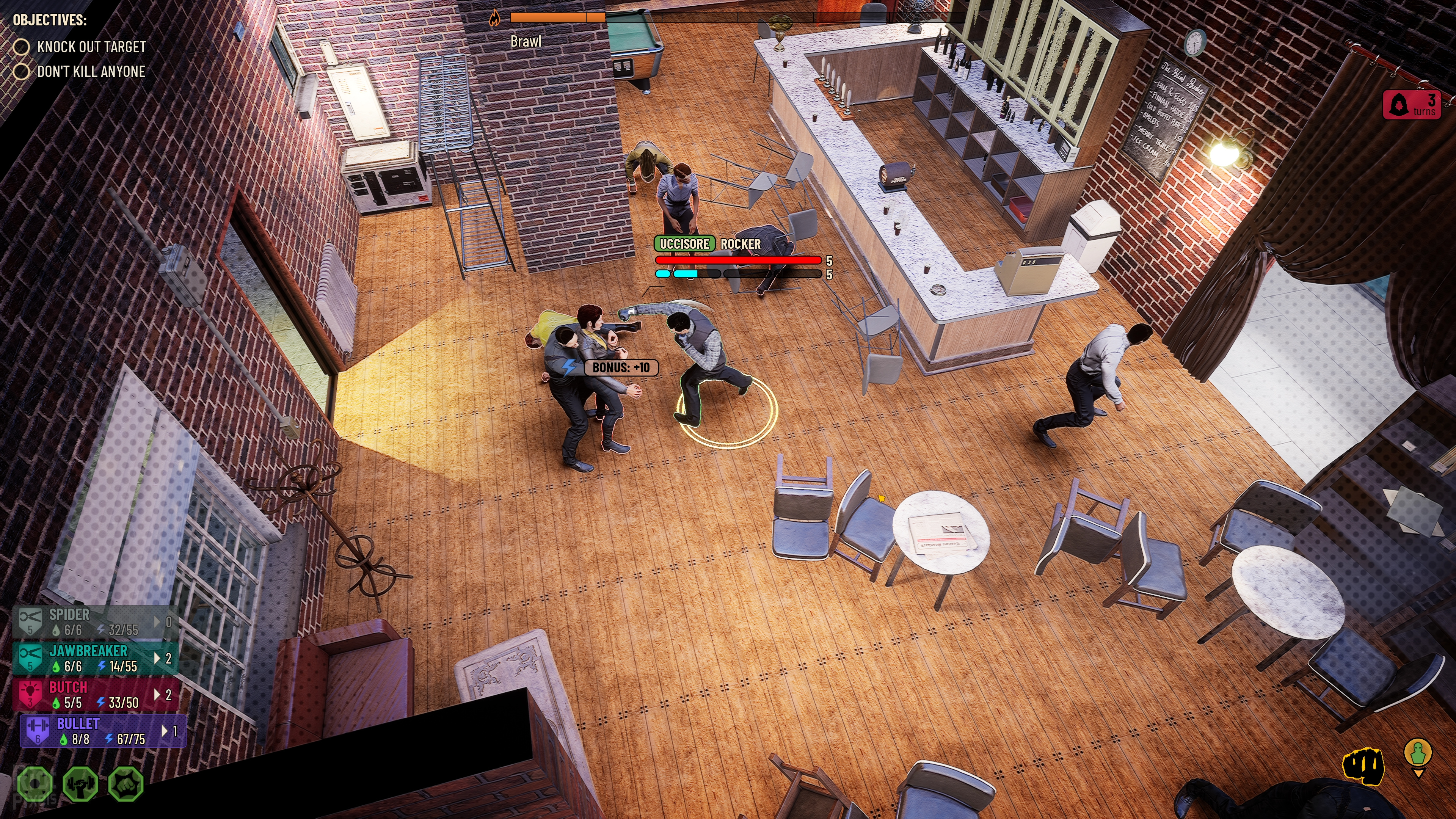Select the Knock Out Target objective
The height and width of the screenshot is (819, 1456).
(x=91, y=47)
